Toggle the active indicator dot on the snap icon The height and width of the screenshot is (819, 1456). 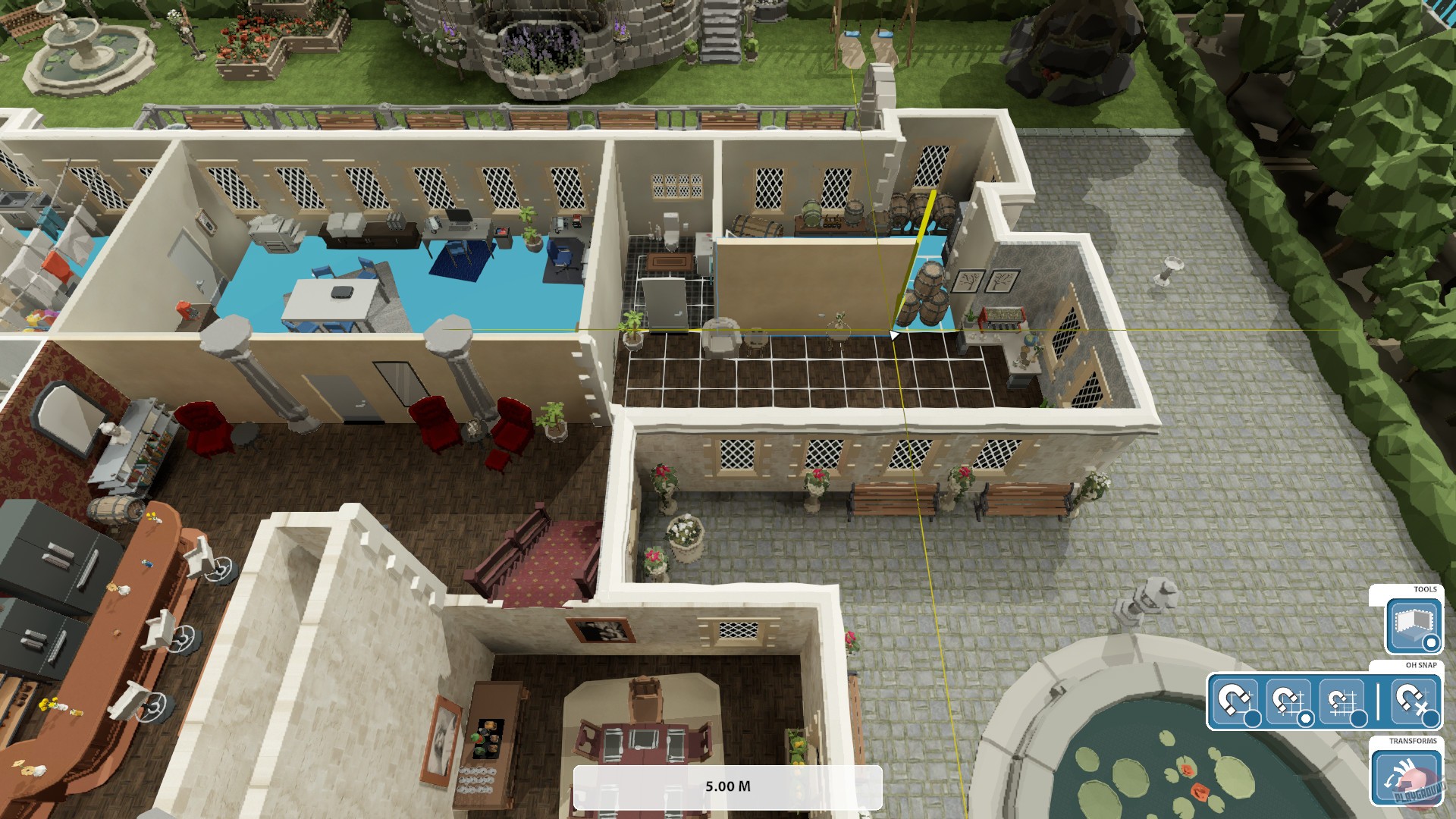click(x=1306, y=717)
